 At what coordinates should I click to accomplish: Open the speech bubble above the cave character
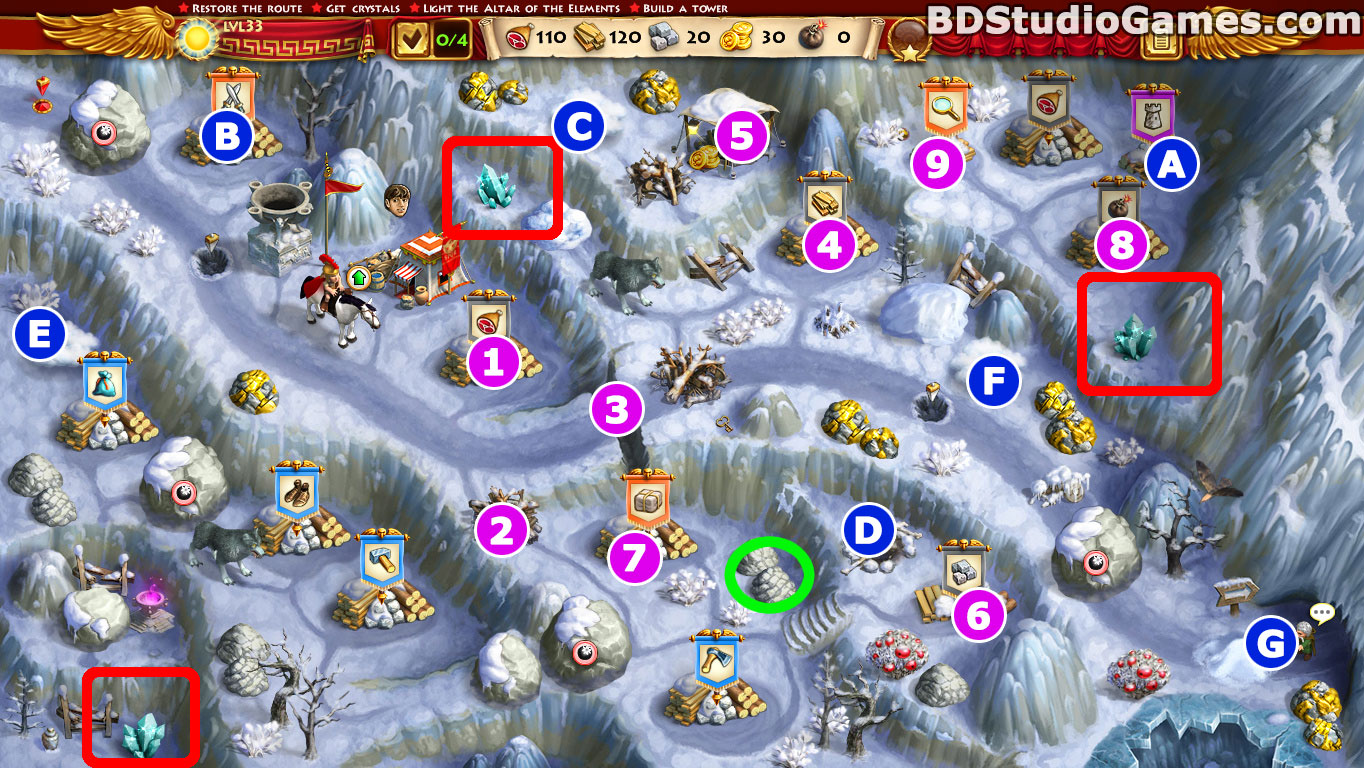[x=1322, y=613]
